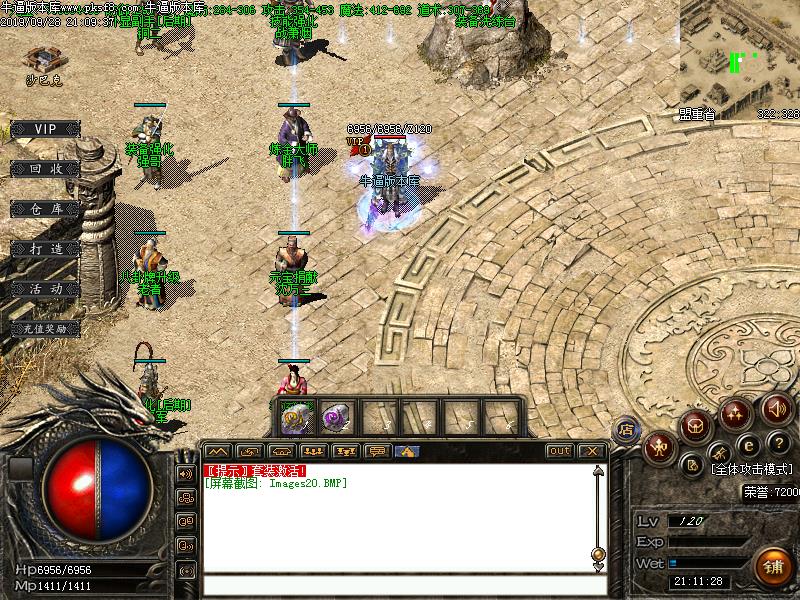Viewport: 800px width, 600px height.
Task: Use the purple-swirl stone in hotbar slot 2
Action: 333,416
